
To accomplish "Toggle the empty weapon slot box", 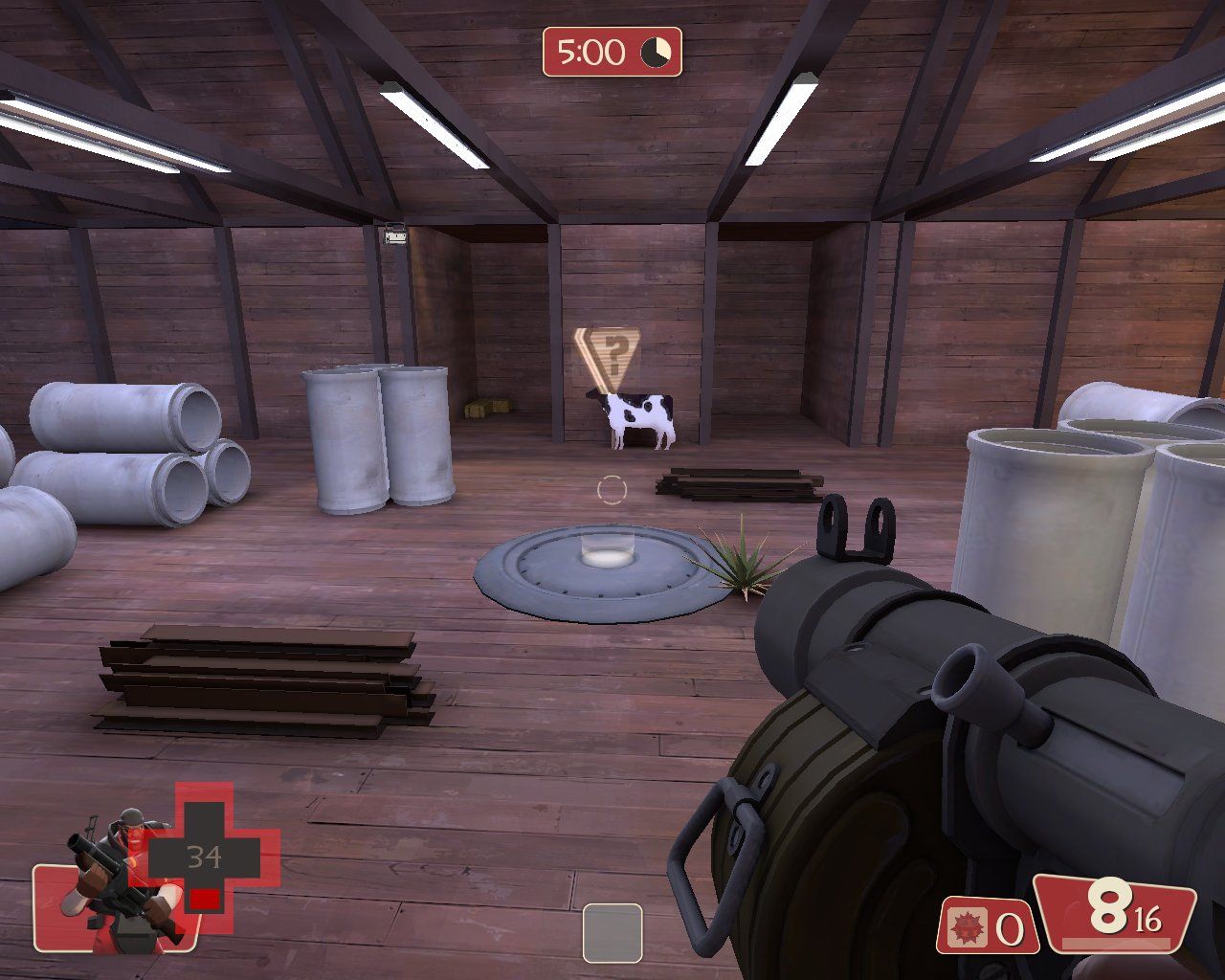I will pos(612,931).
